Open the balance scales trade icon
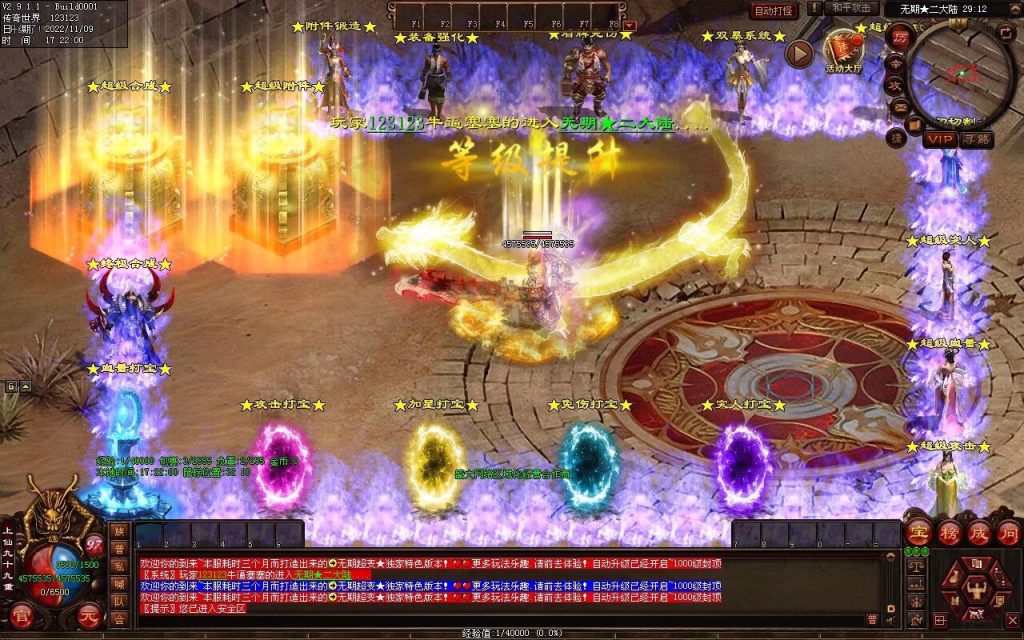 (x=914, y=566)
